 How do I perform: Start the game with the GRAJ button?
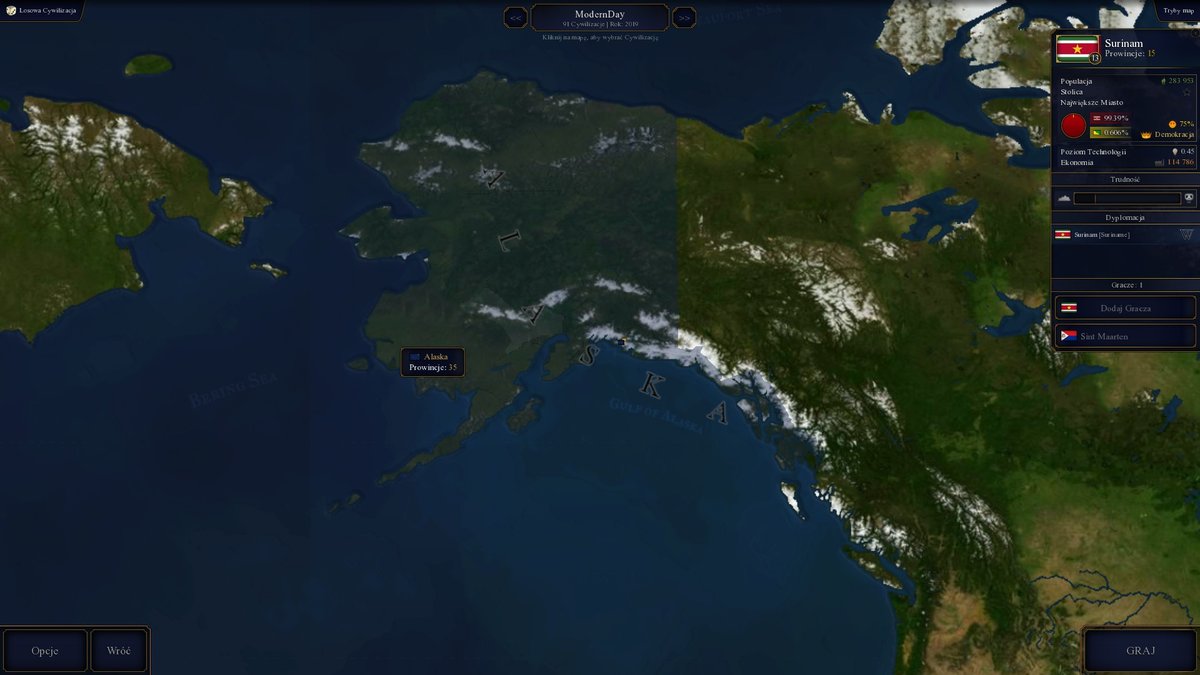pos(1140,650)
